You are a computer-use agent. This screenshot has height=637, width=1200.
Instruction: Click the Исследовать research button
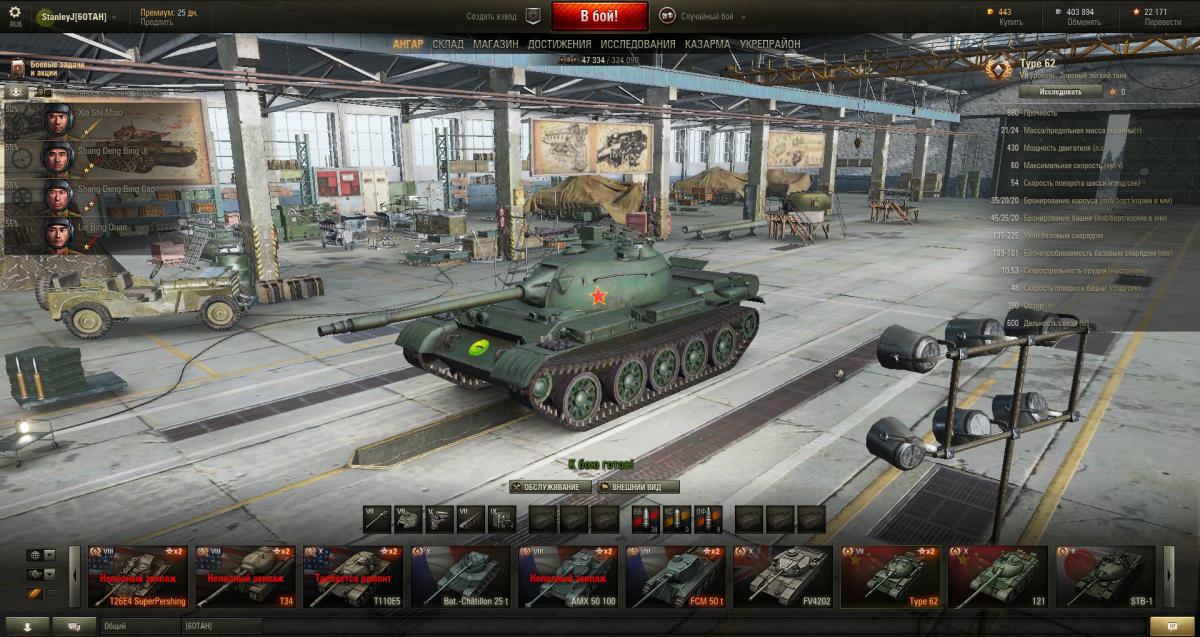click(1060, 91)
